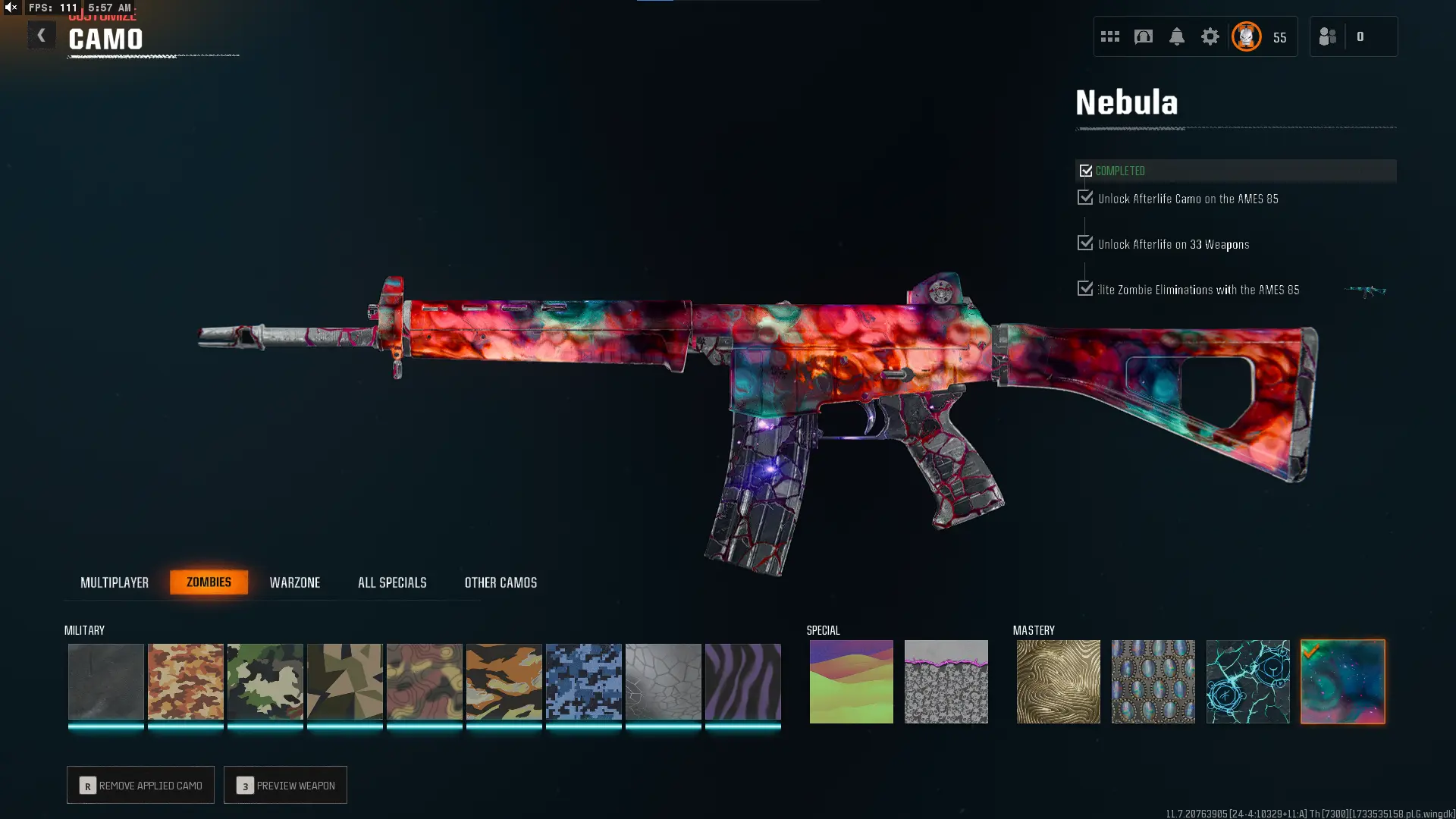Select the Nebula mastery camo
1456x819 pixels.
1342,681
